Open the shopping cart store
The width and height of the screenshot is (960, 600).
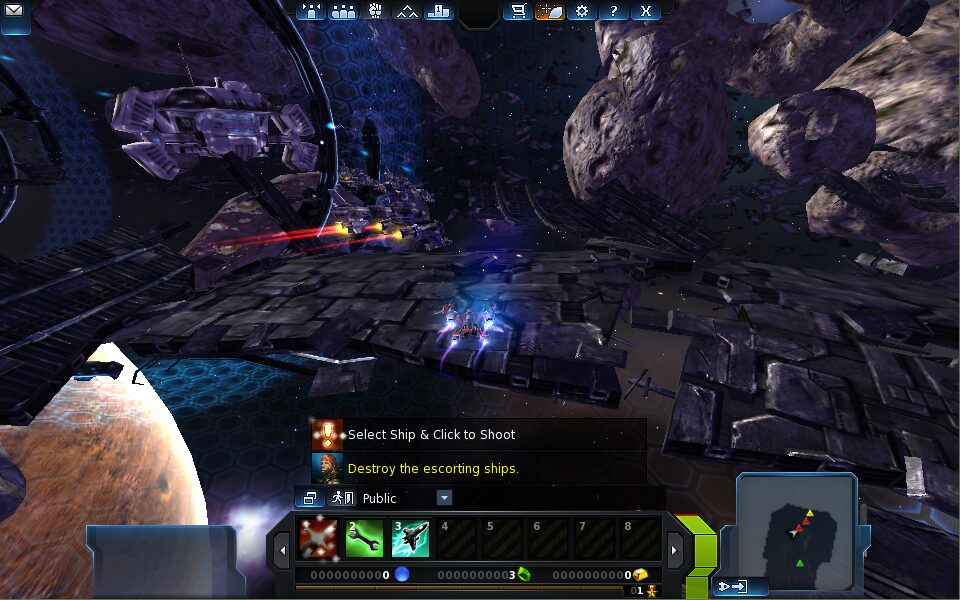518,11
